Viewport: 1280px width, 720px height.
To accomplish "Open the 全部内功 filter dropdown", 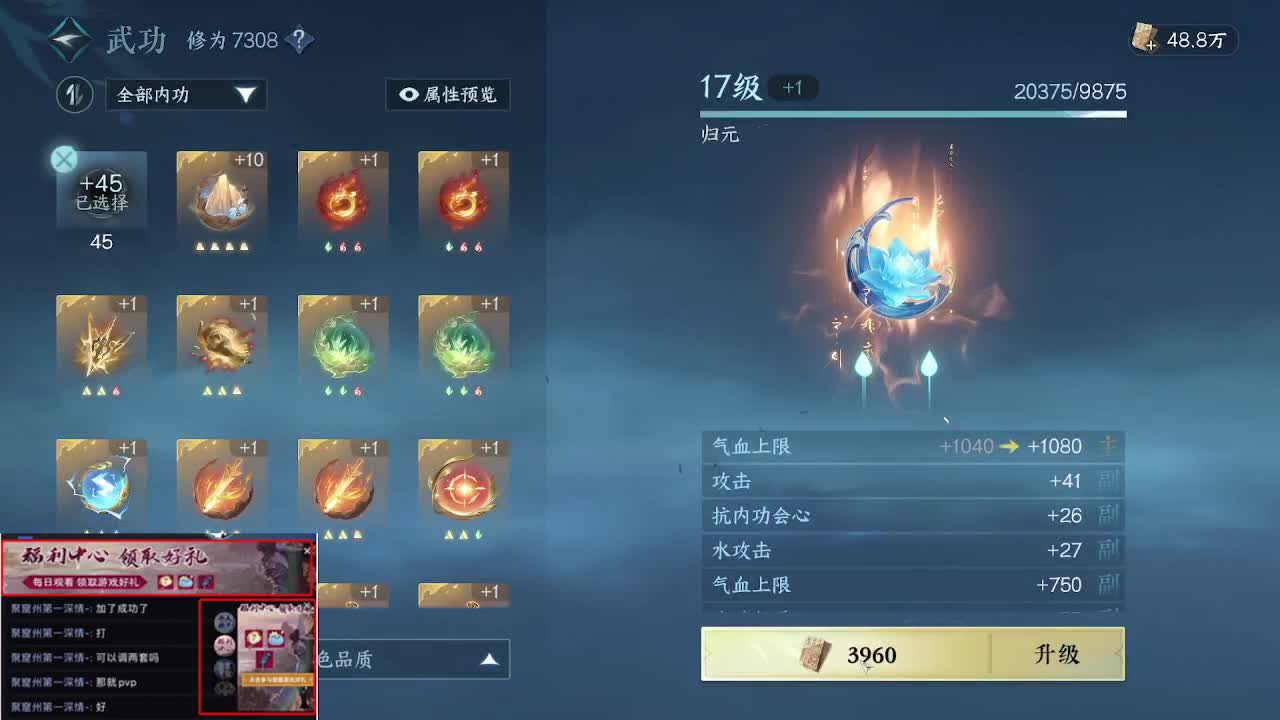I will click(185, 95).
